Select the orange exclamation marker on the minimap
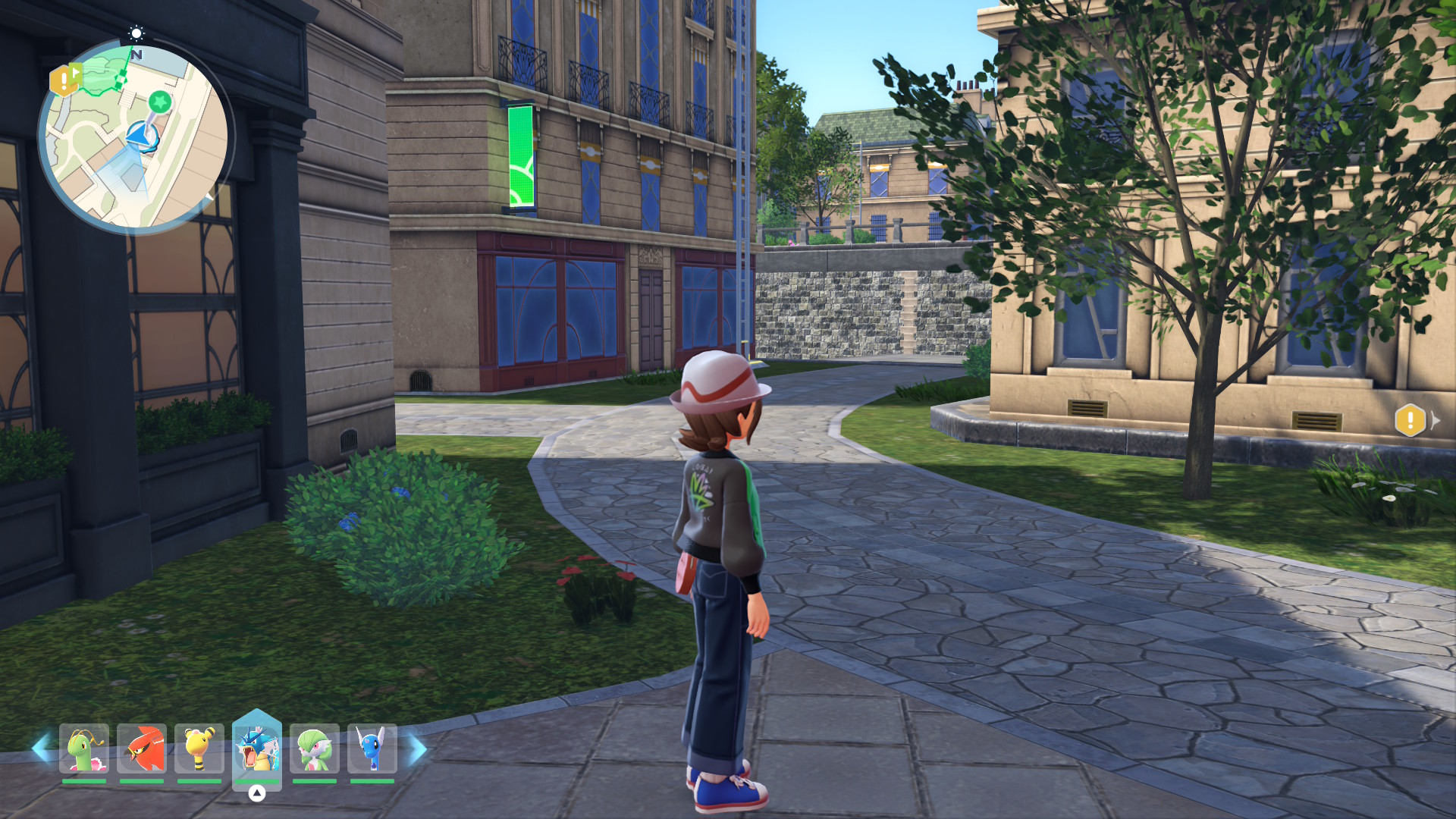This screenshot has height=819, width=1456. (64, 80)
